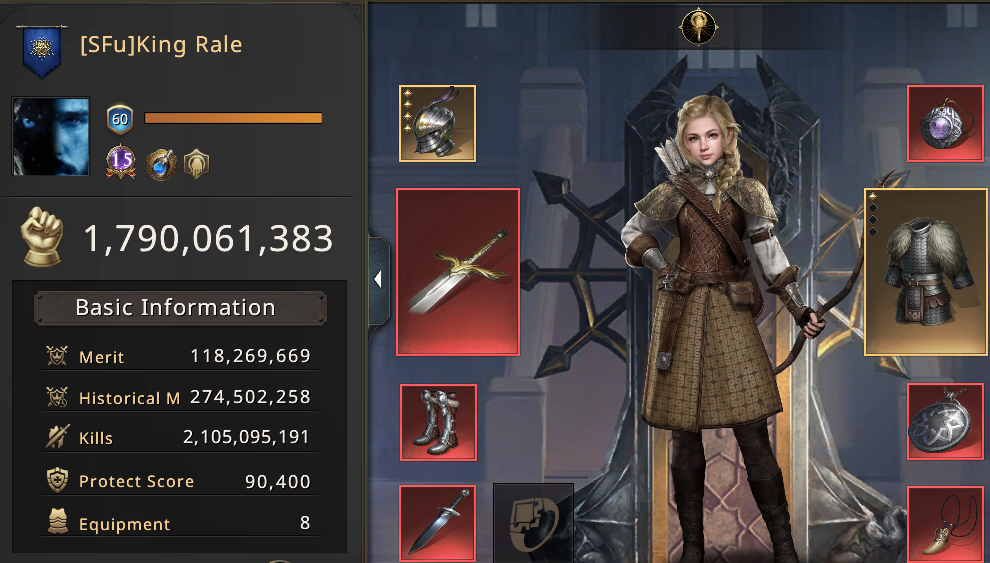990x563 pixels.
Task: Open the golden-hilted sword weapon slot
Action: [458, 271]
